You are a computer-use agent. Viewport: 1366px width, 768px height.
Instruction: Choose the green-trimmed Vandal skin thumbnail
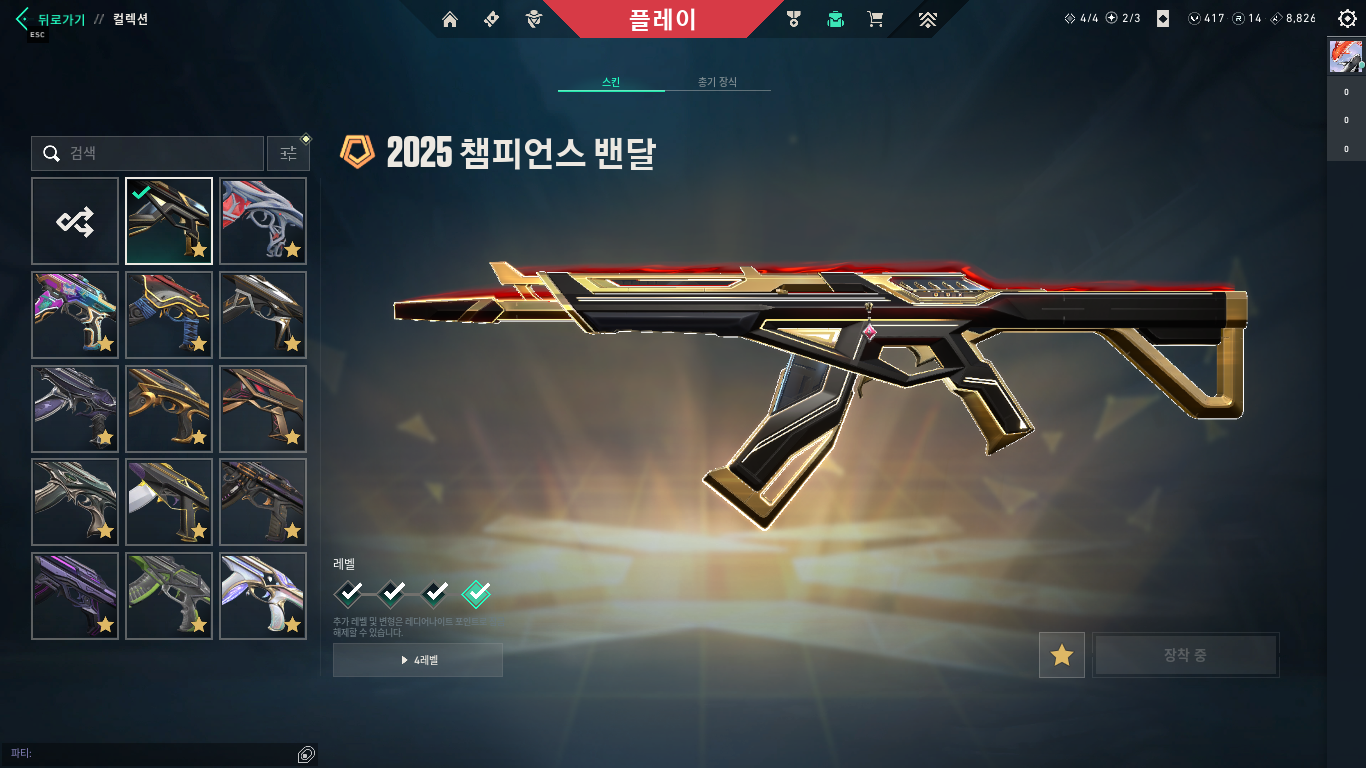(169, 596)
